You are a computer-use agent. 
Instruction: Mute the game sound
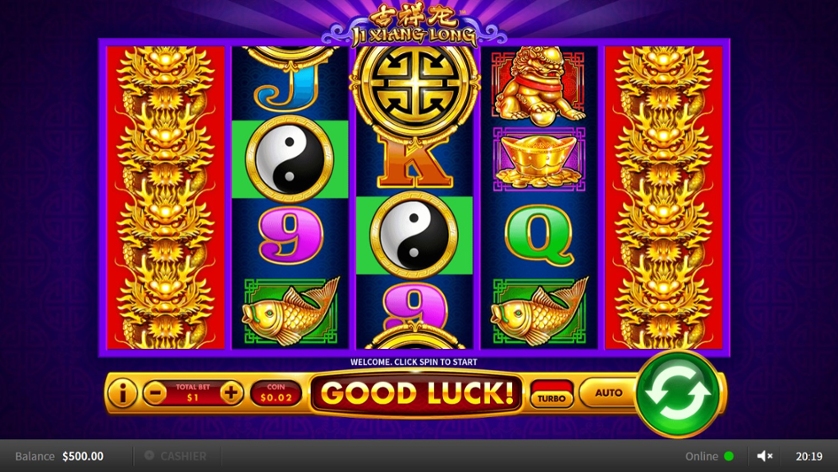765,456
